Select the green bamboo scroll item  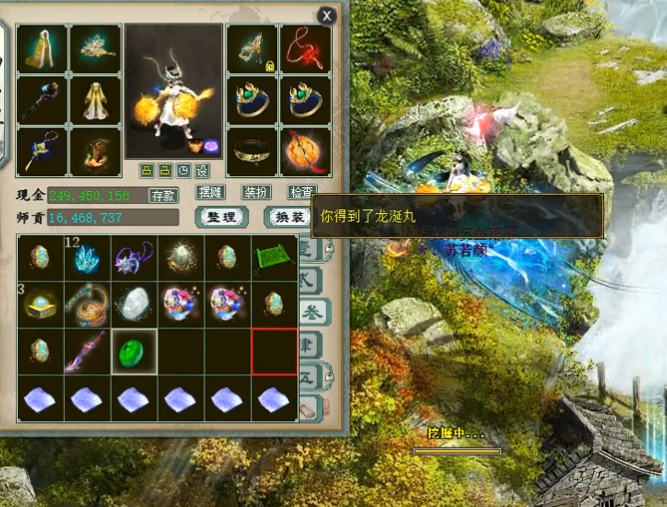coord(273,259)
